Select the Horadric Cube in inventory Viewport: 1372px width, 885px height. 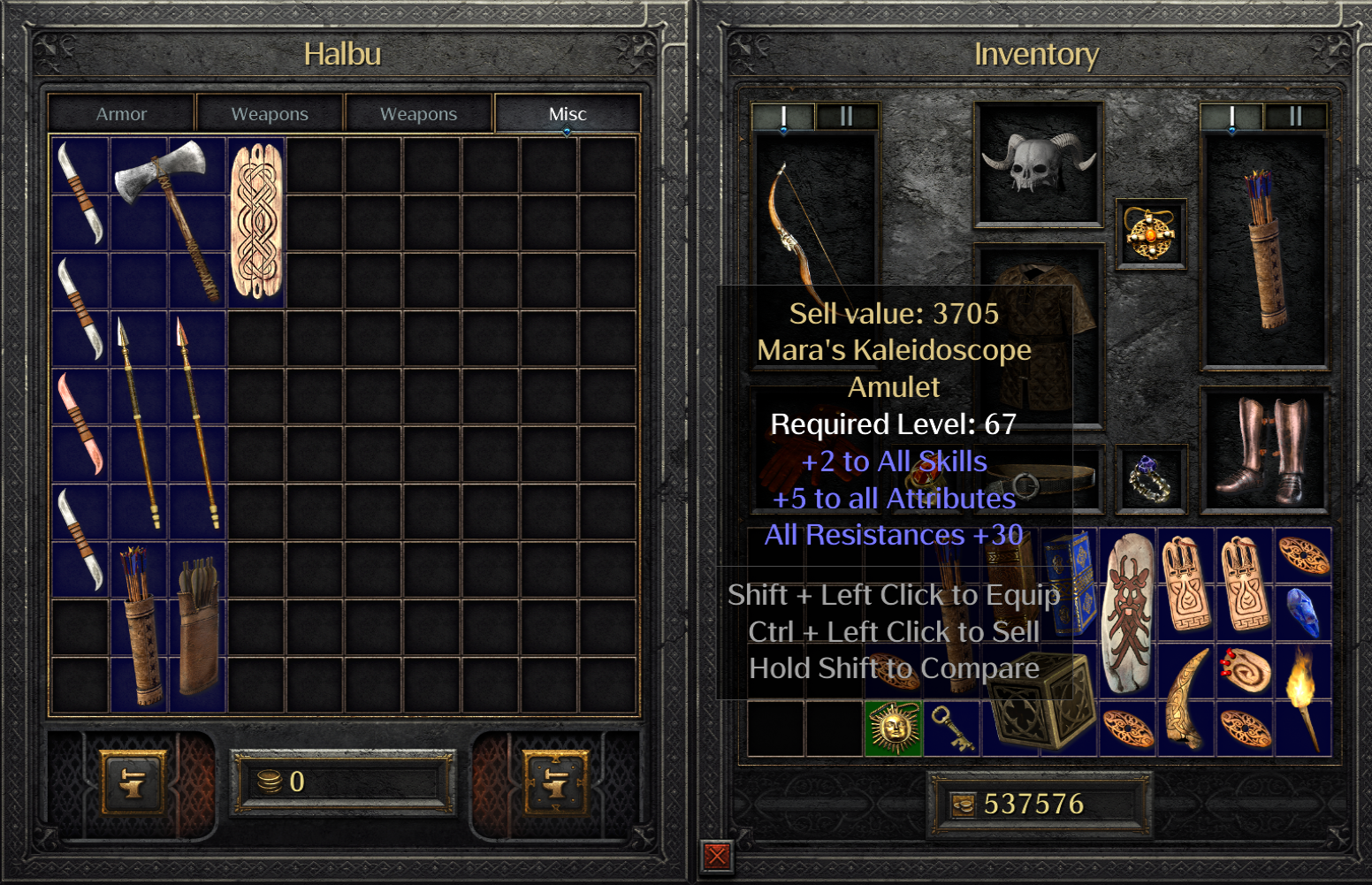tap(1040, 698)
